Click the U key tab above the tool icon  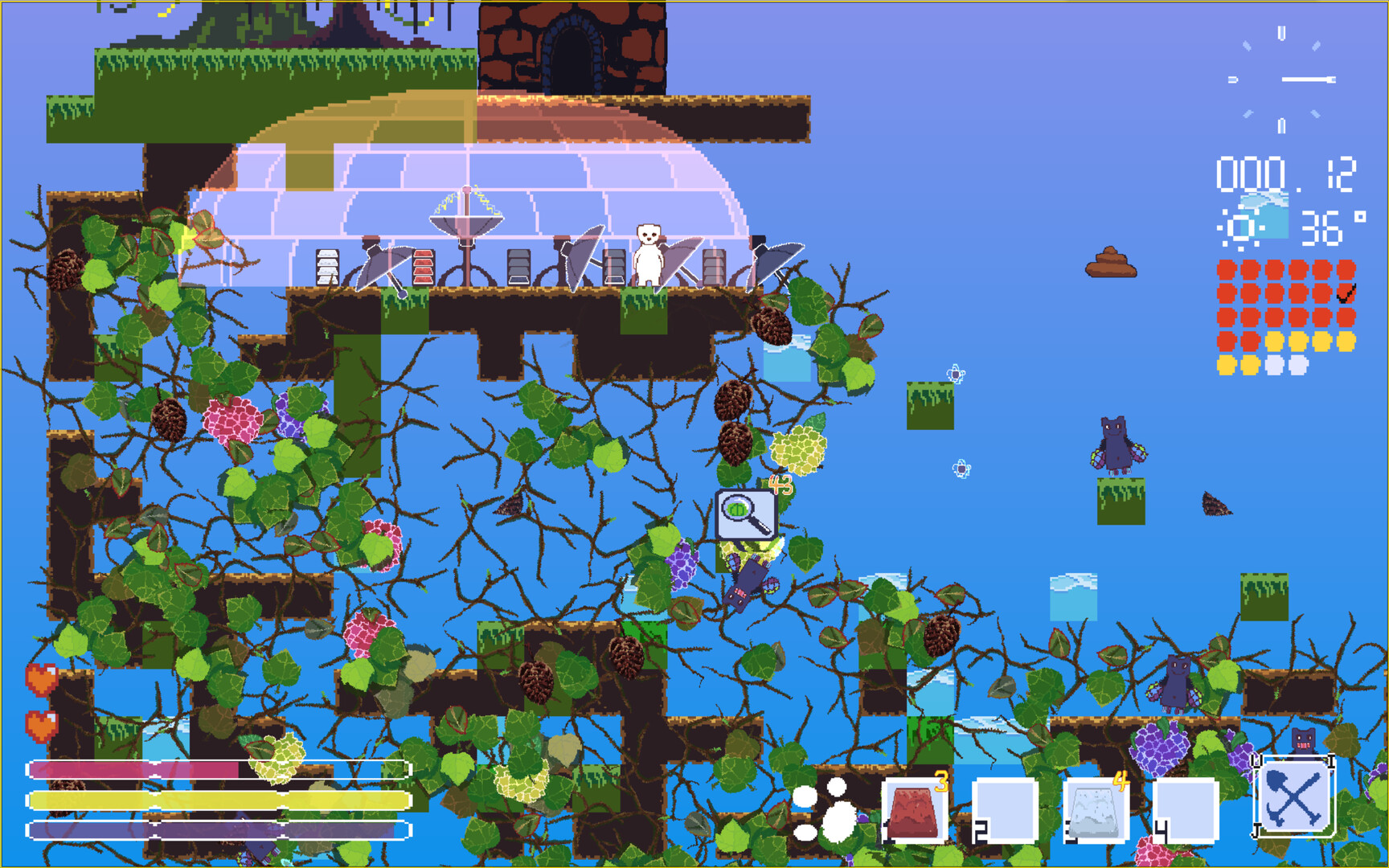tap(1256, 761)
